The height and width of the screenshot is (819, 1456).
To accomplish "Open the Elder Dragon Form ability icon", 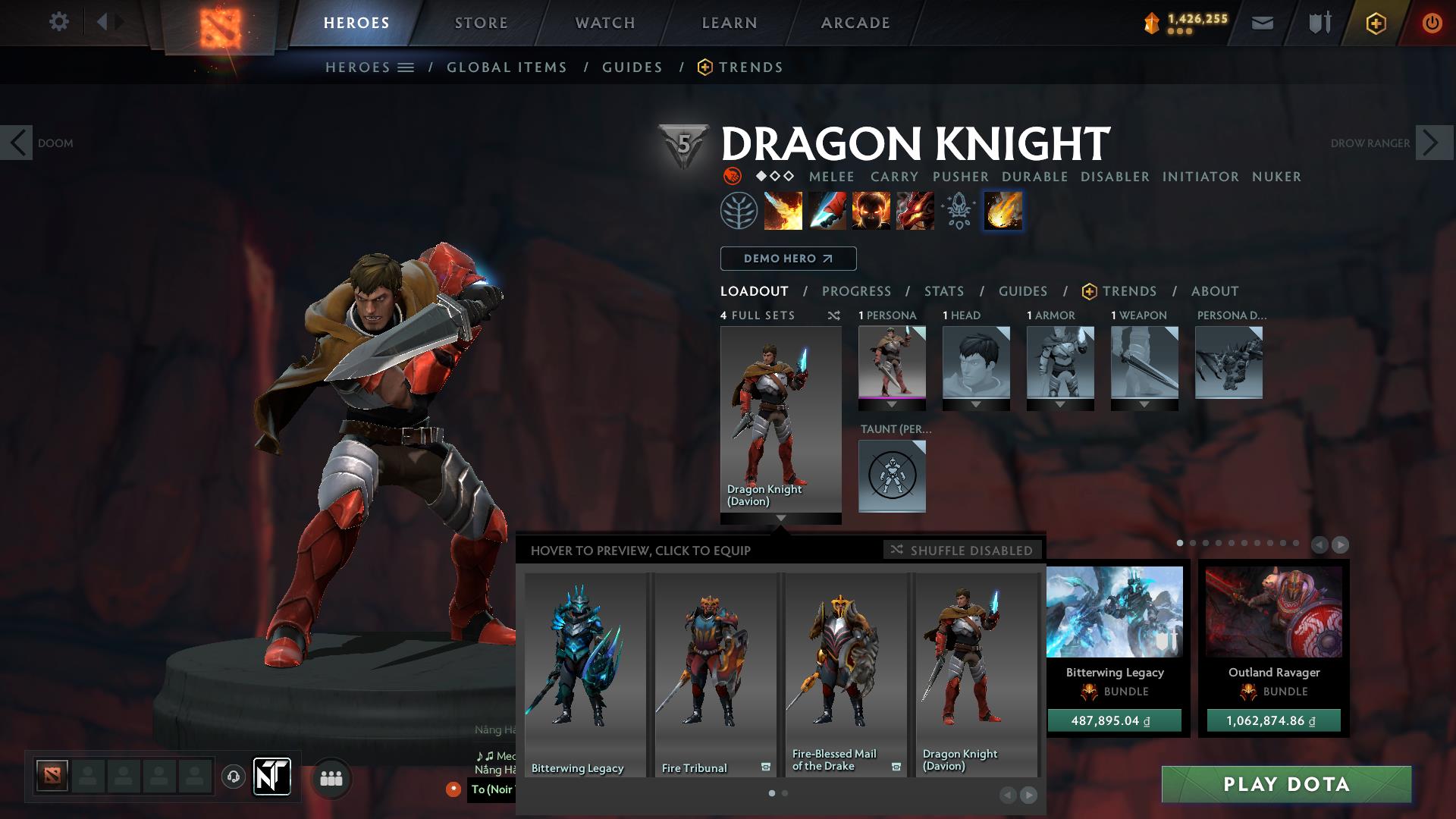I will (914, 211).
